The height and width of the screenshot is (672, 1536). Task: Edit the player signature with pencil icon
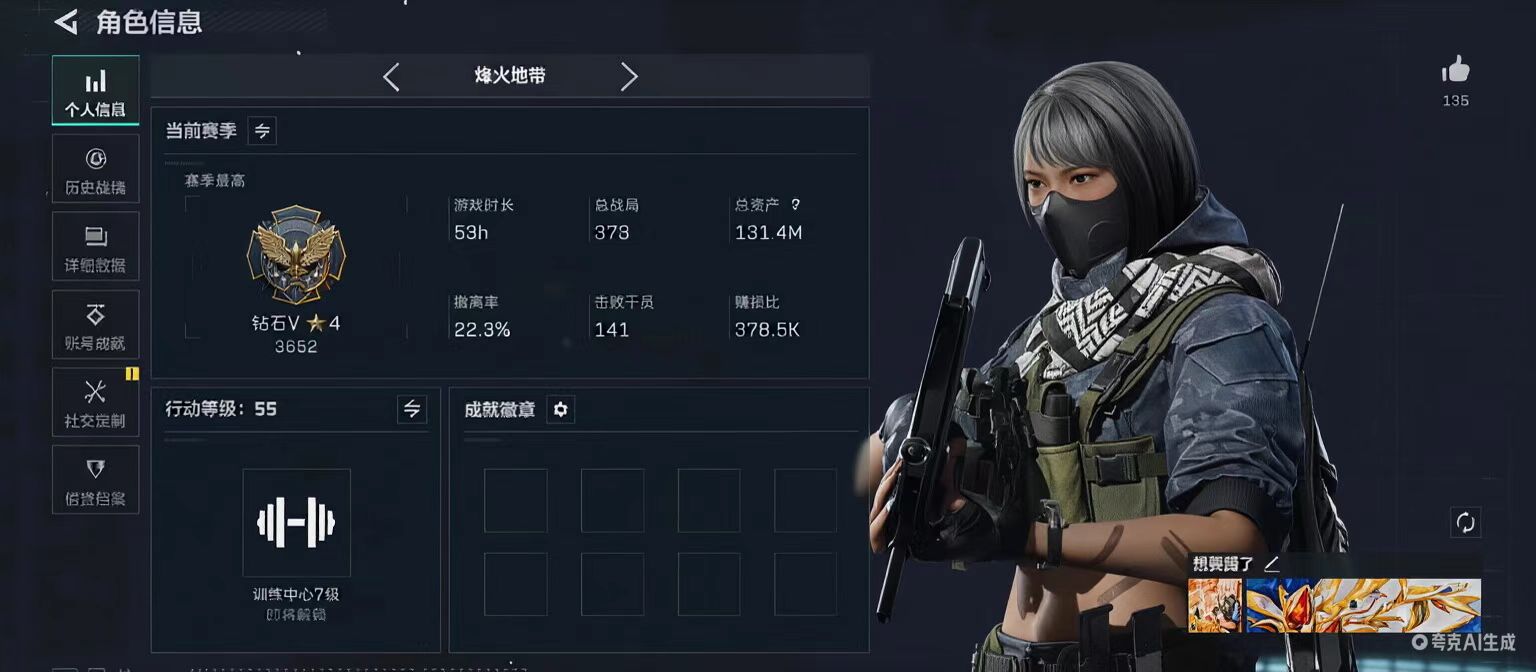click(1271, 564)
